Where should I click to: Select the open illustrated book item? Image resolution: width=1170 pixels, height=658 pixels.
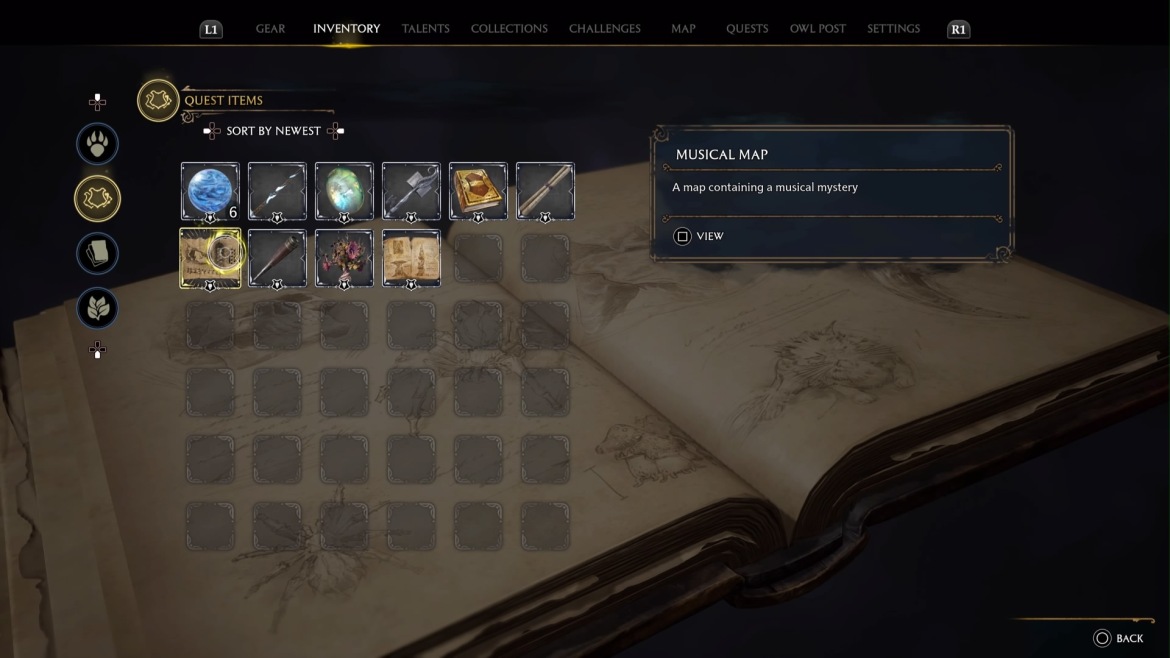click(x=411, y=258)
